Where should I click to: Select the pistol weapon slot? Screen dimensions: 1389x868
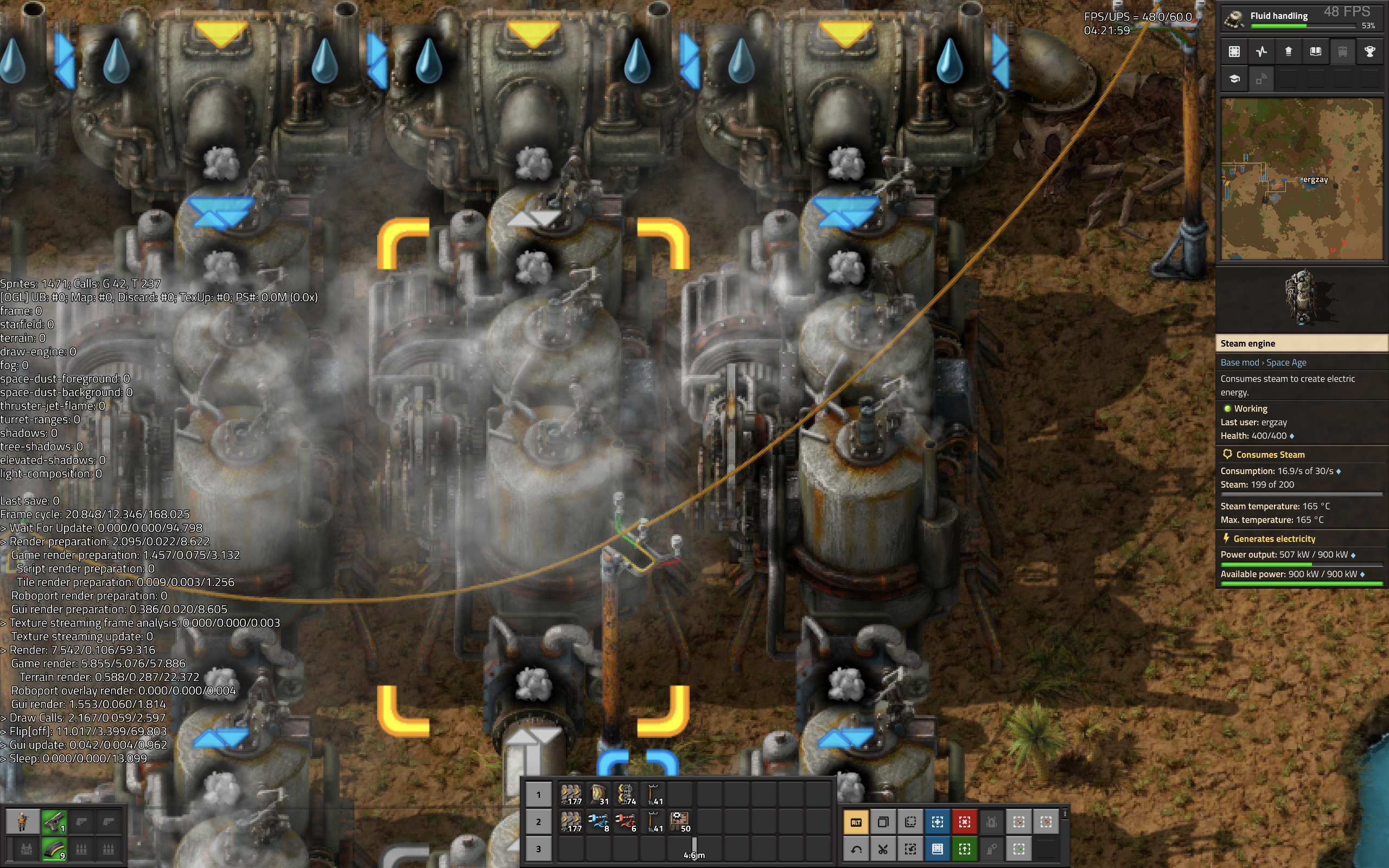[x=54, y=821]
